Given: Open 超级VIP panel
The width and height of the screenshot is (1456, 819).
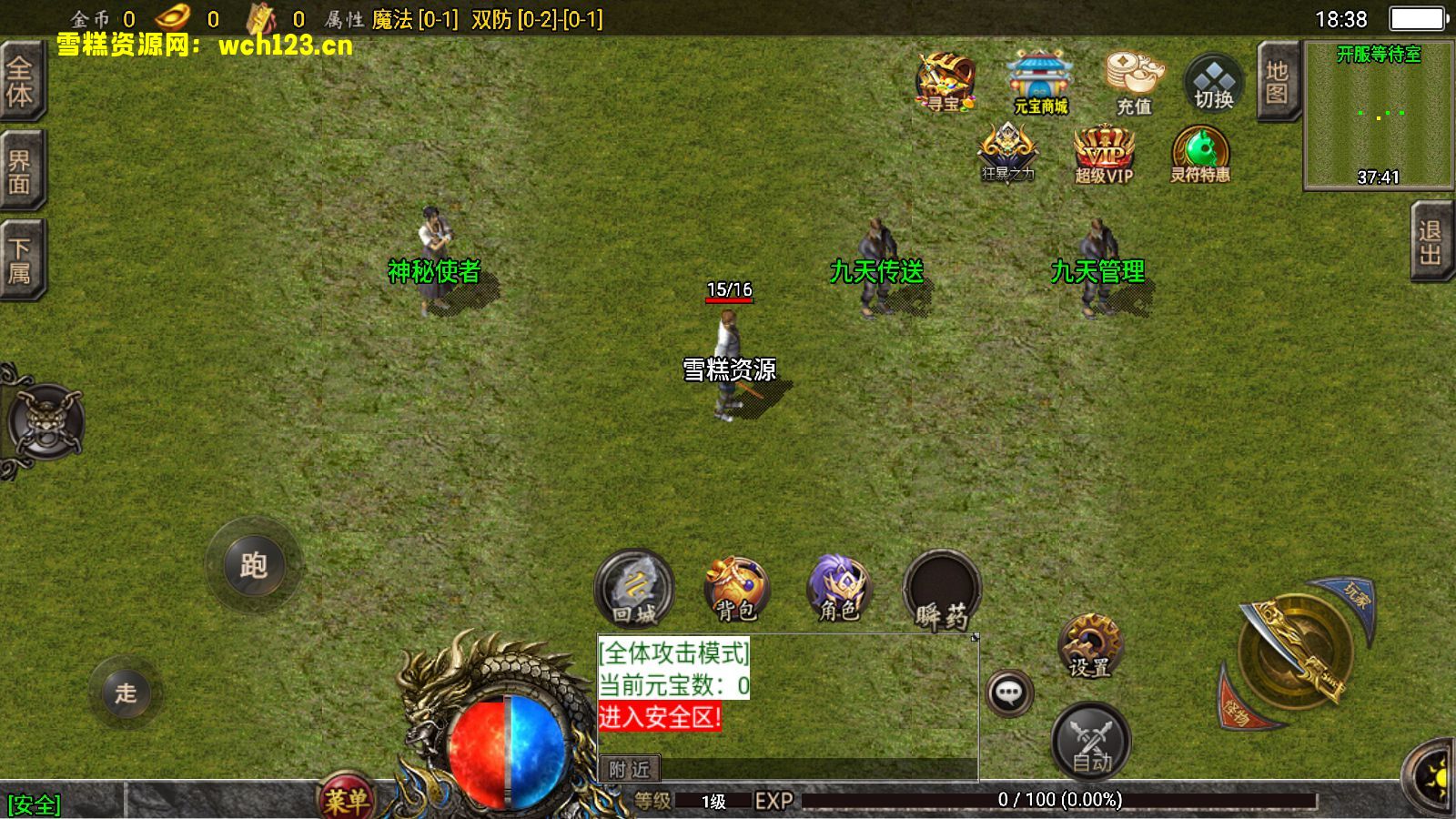Looking at the screenshot, I should pyautogui.click(x=1103, y=150).
